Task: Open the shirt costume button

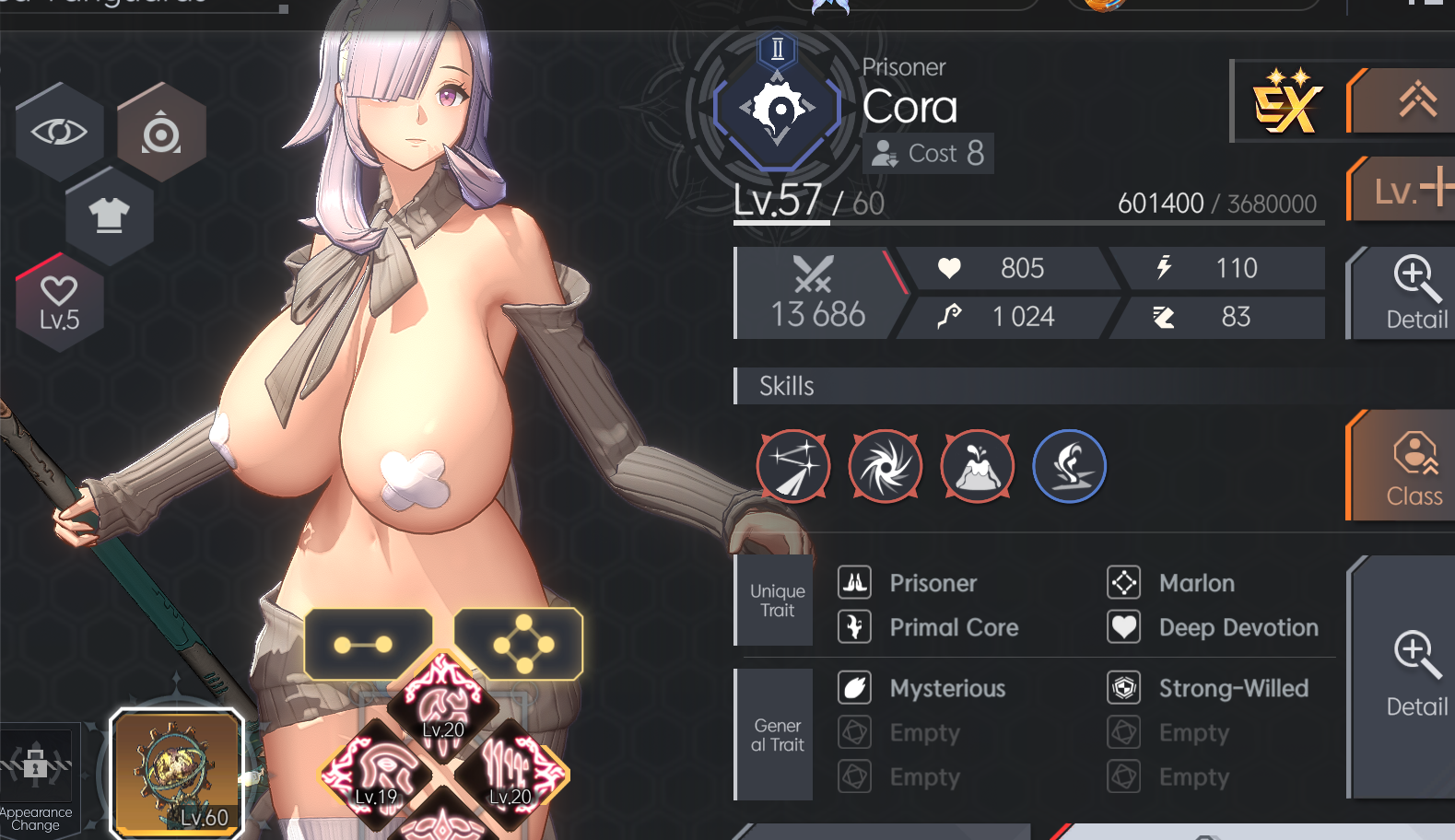Action: click(110, 216)
